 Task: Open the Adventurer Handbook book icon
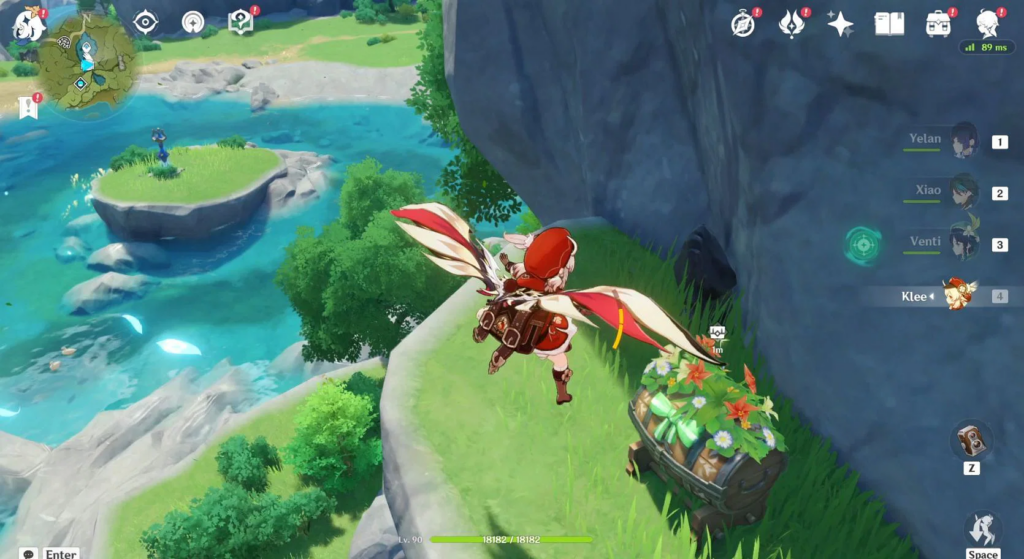pyautogui.click(x=889, y=23)
